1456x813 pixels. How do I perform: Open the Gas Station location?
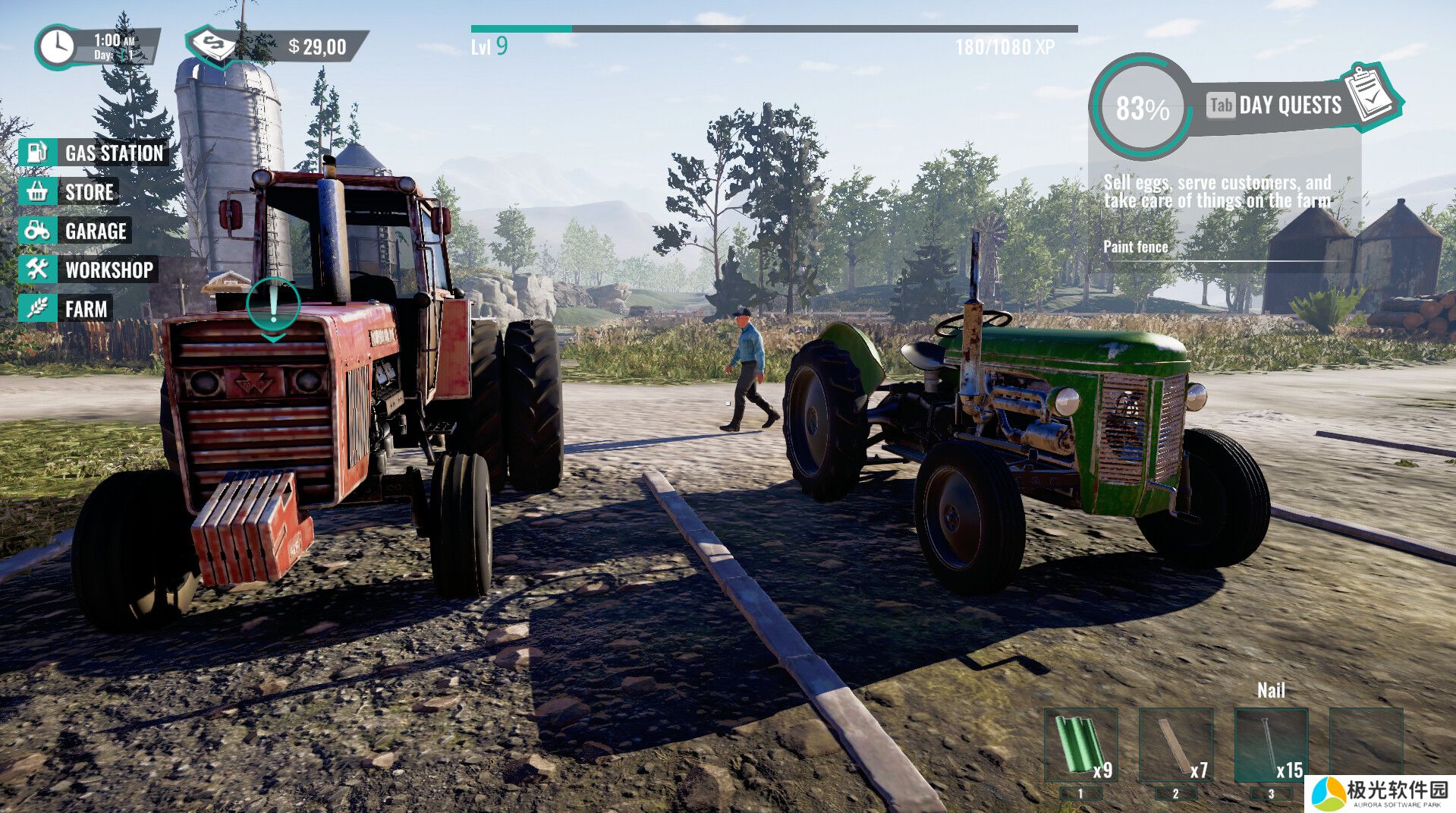pyautogui.click(x=94, y=153)
